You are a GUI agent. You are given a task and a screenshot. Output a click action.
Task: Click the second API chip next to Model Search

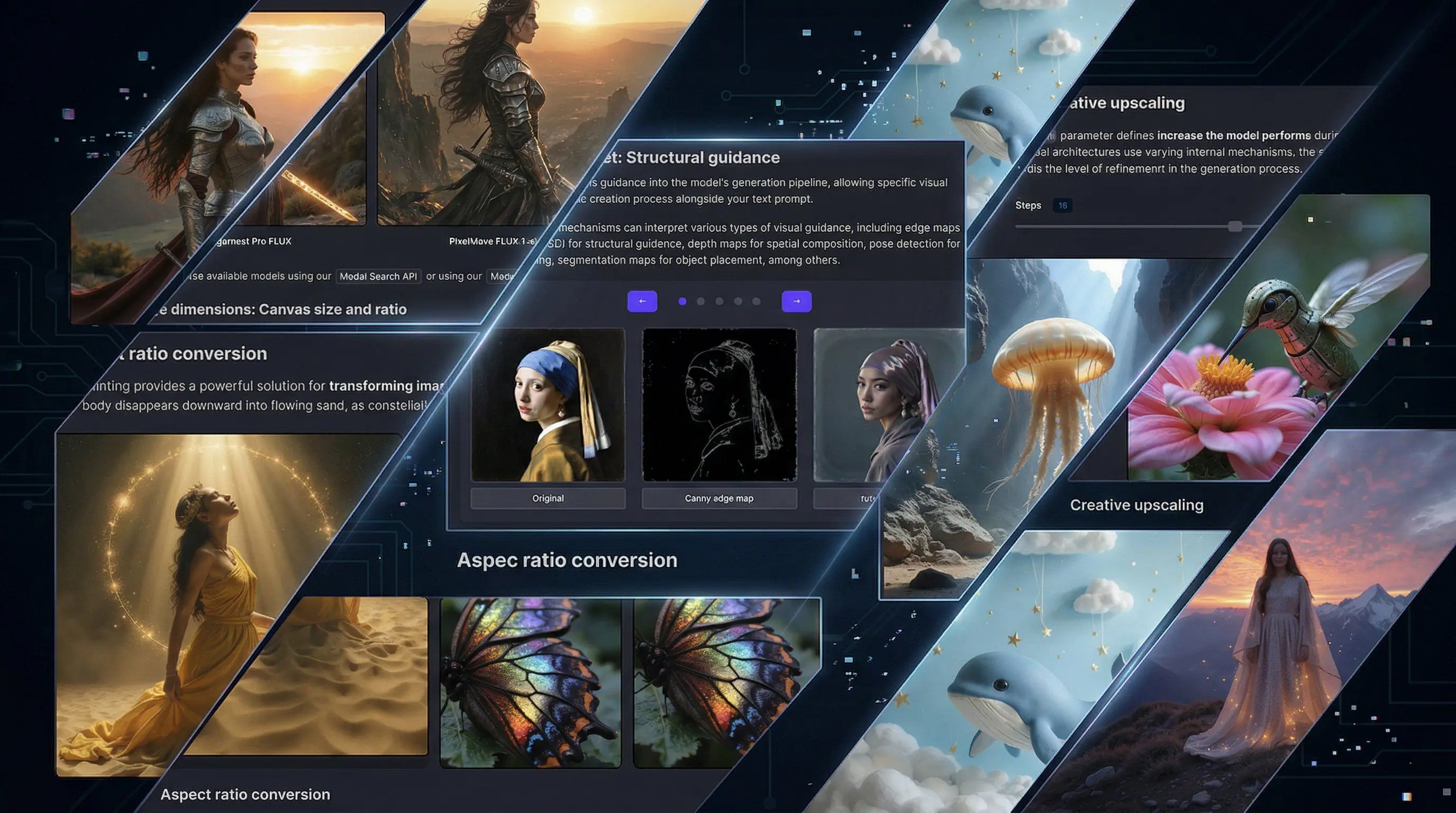pyautogui.click(x=502, y=276)
